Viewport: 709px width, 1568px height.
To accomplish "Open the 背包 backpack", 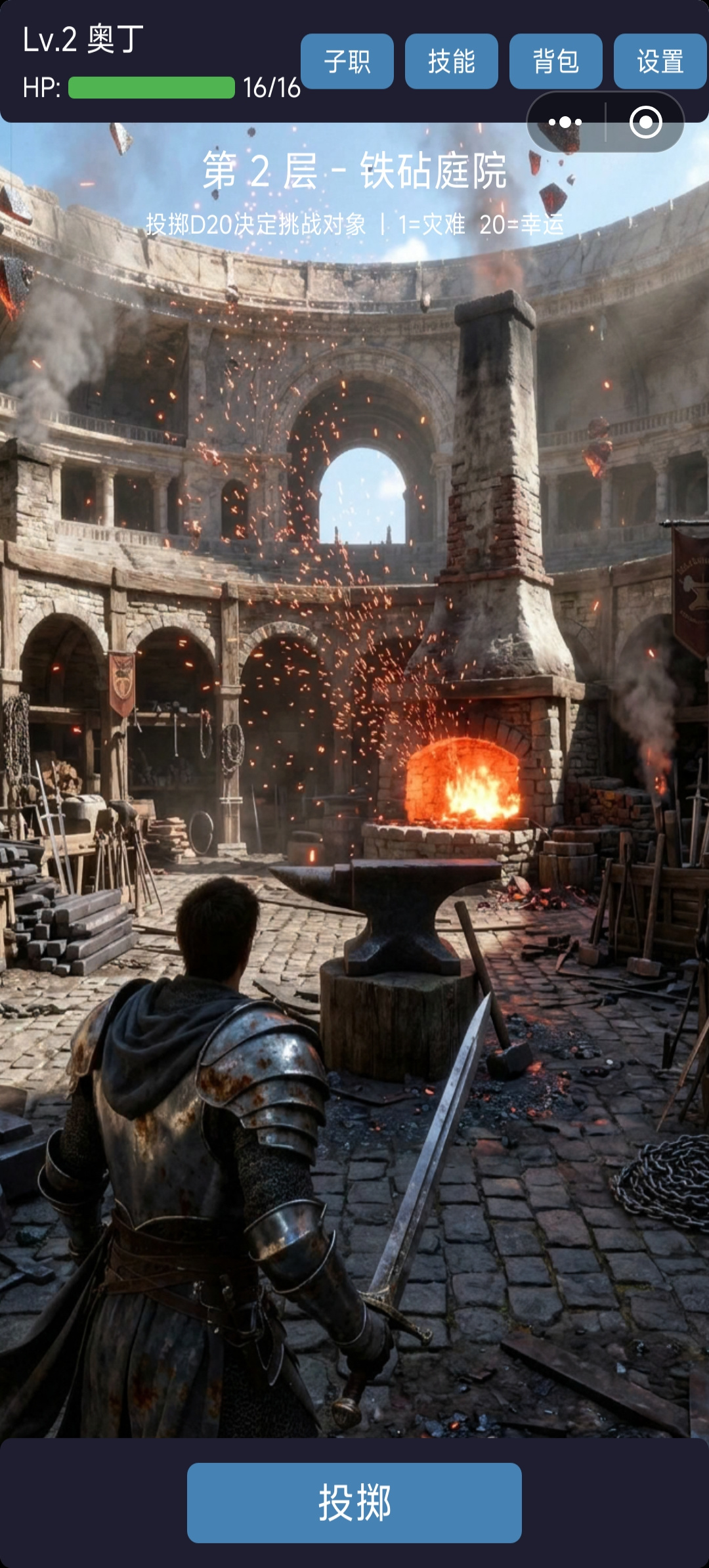I will 555,61.
